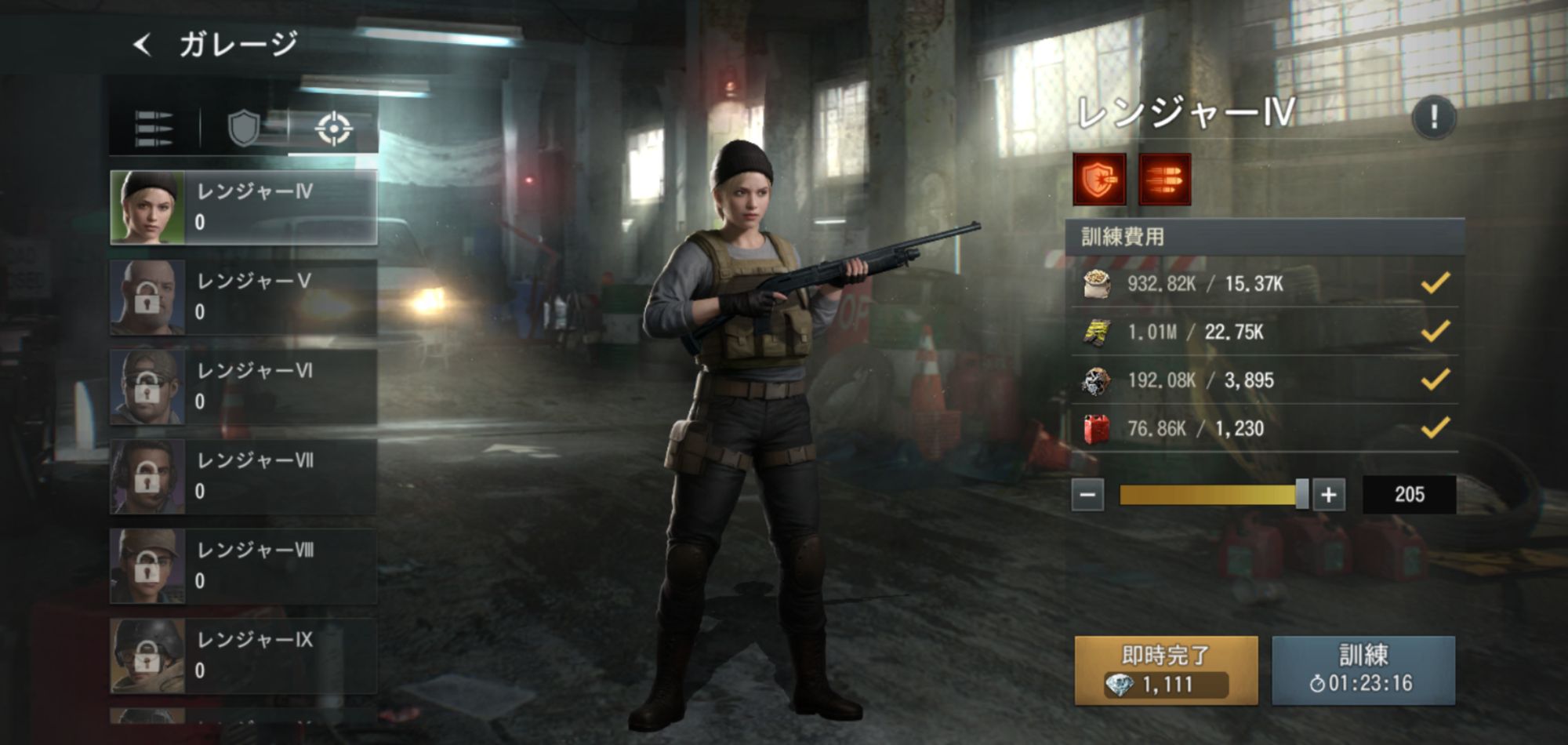Show the red shield skill details
This screenshot has height=745, width=1568.
click(x=1099, y=180)
